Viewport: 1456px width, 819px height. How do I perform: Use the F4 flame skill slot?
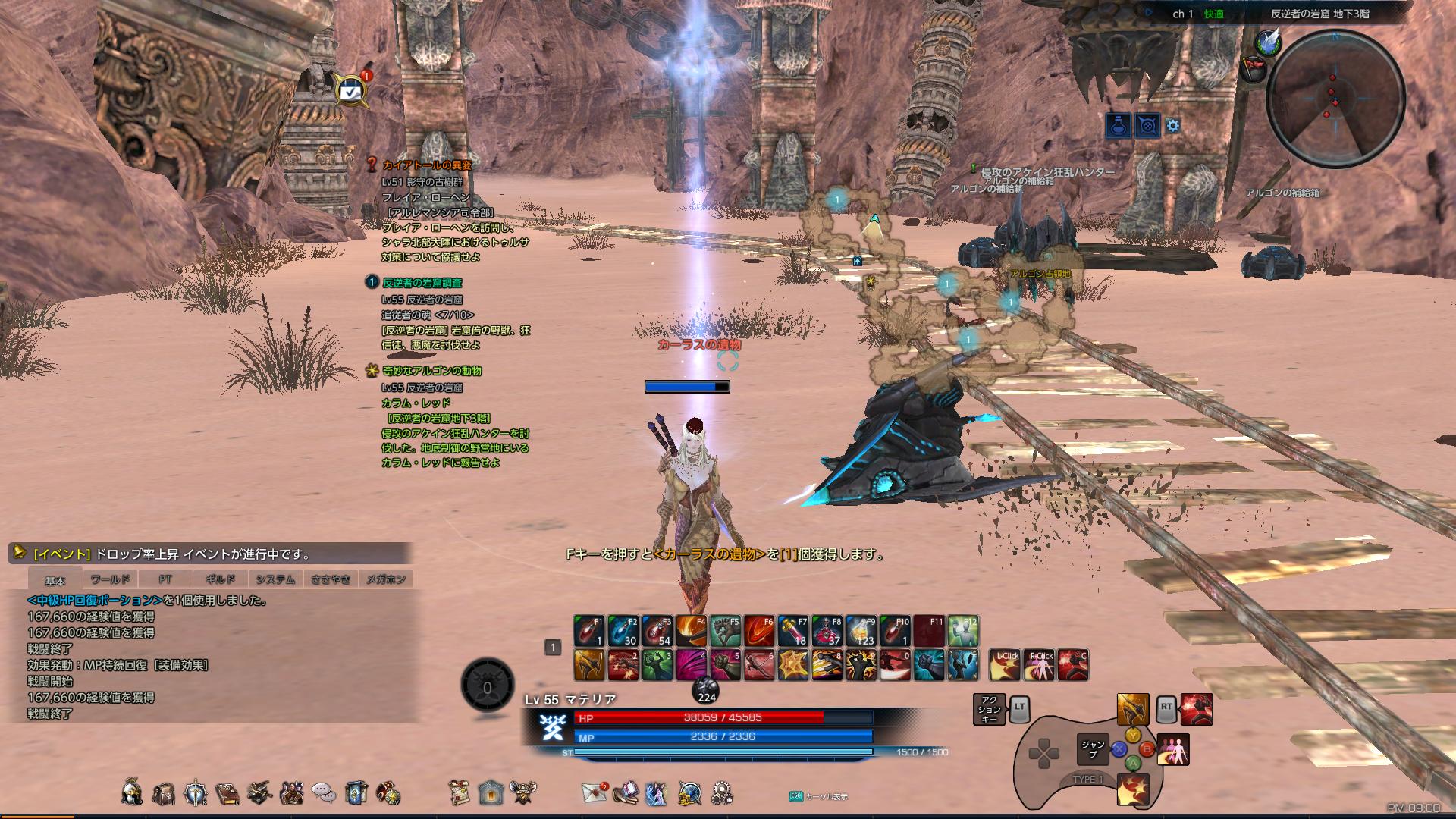click(x=691, y=631)
